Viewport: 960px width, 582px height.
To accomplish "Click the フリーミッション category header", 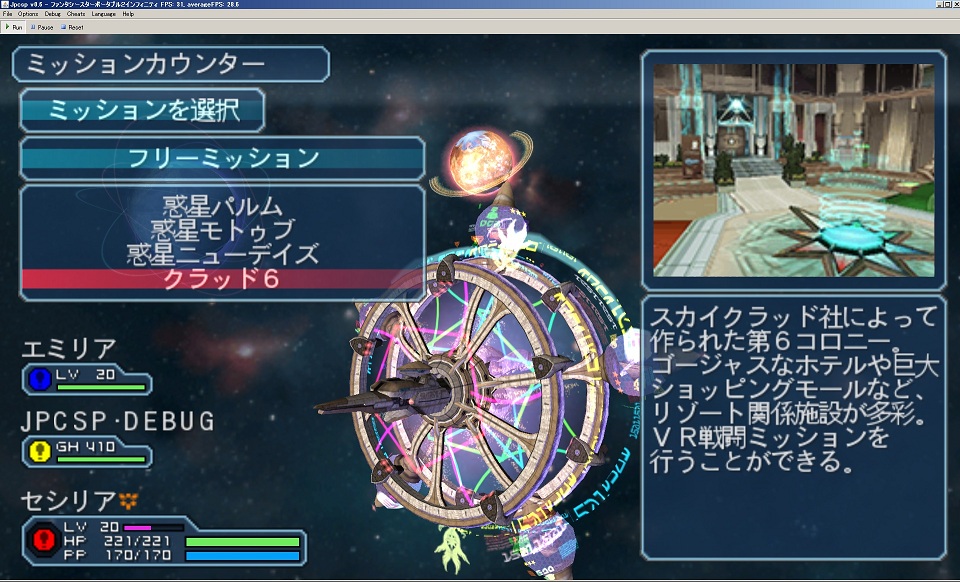I will 222,158.
